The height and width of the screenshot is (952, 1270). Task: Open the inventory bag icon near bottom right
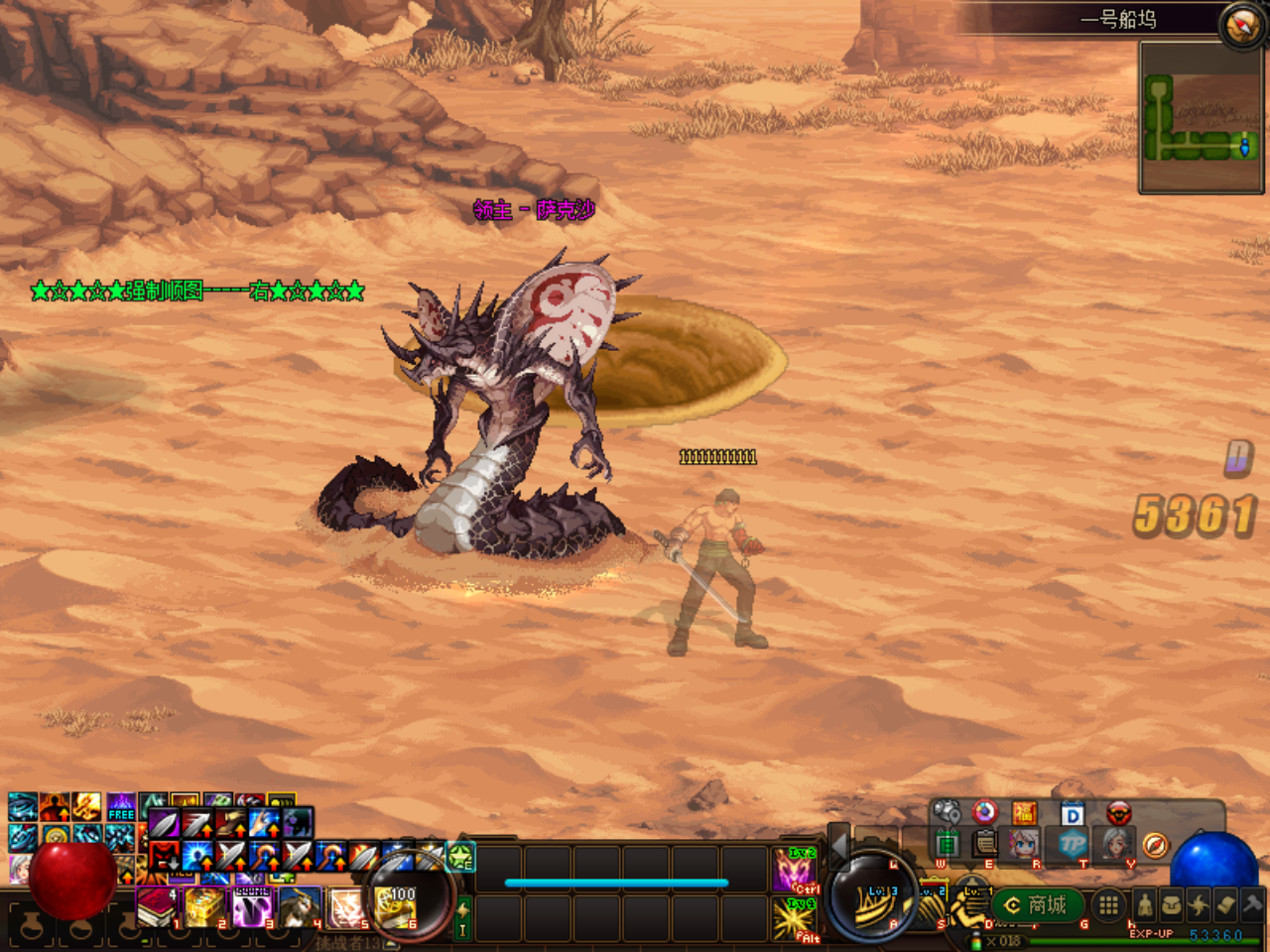(x=1171, y=904)
